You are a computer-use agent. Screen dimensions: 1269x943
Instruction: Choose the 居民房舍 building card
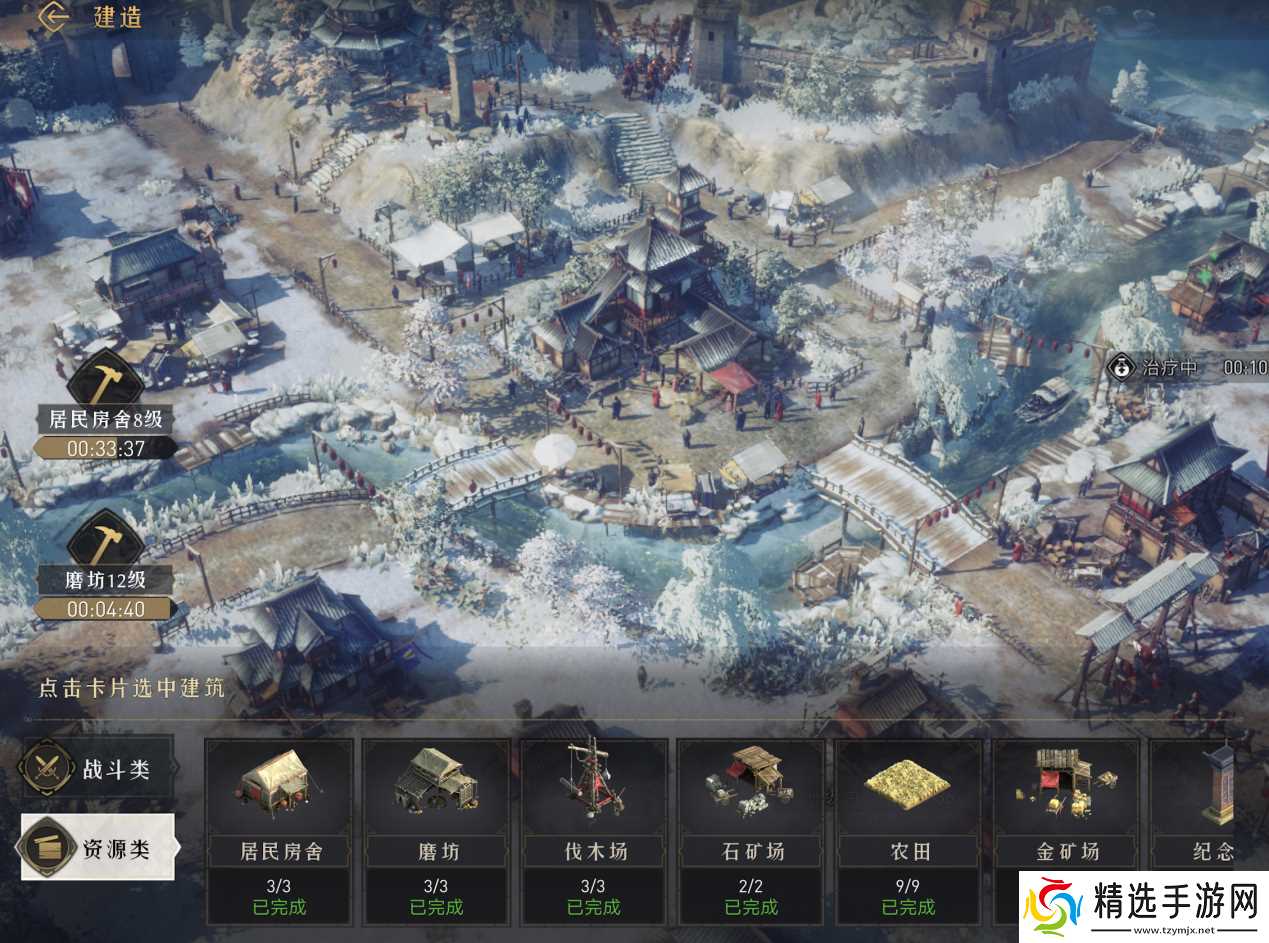279,829
